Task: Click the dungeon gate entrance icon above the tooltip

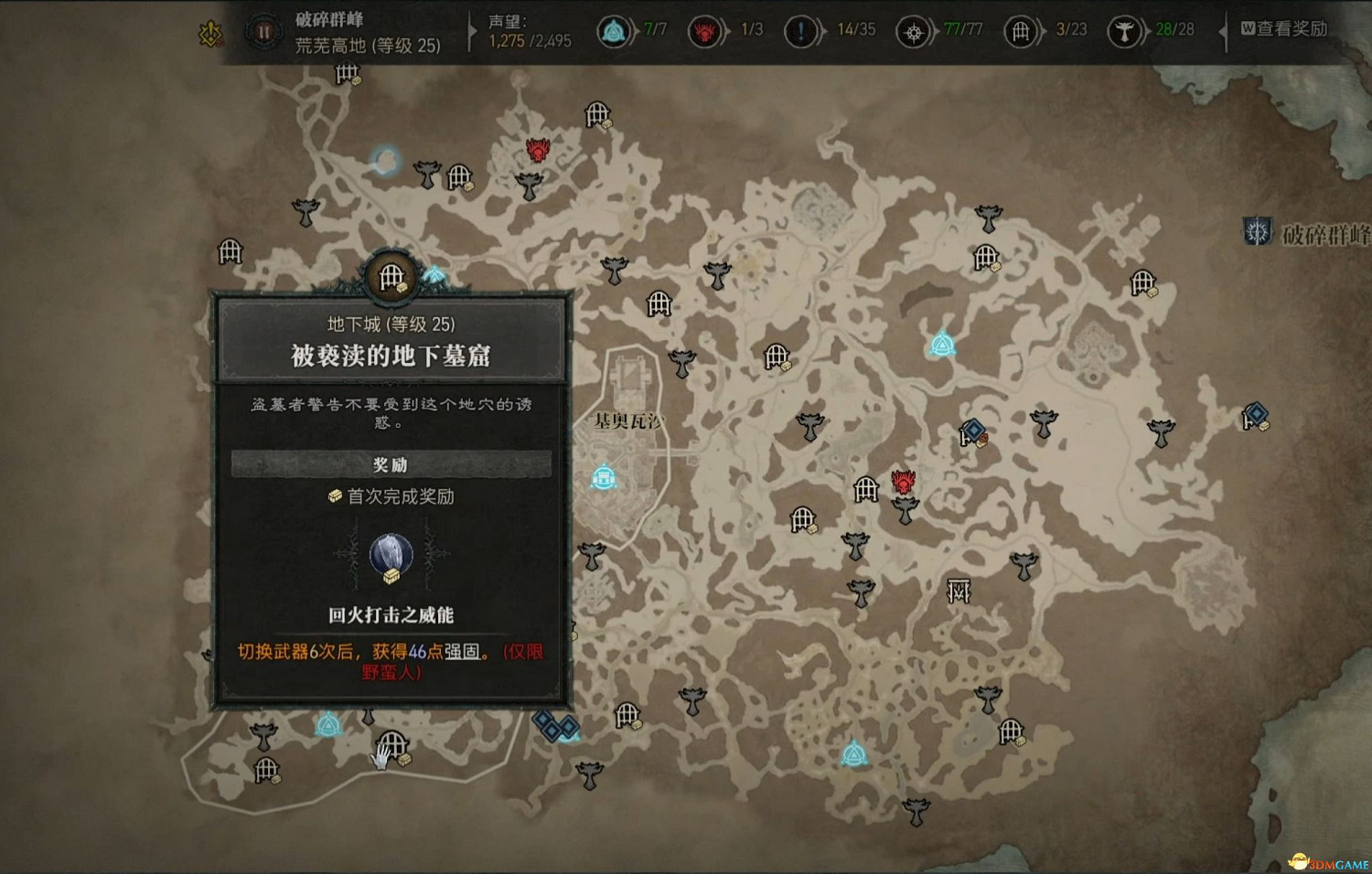Action: click(x=391, y=275)
